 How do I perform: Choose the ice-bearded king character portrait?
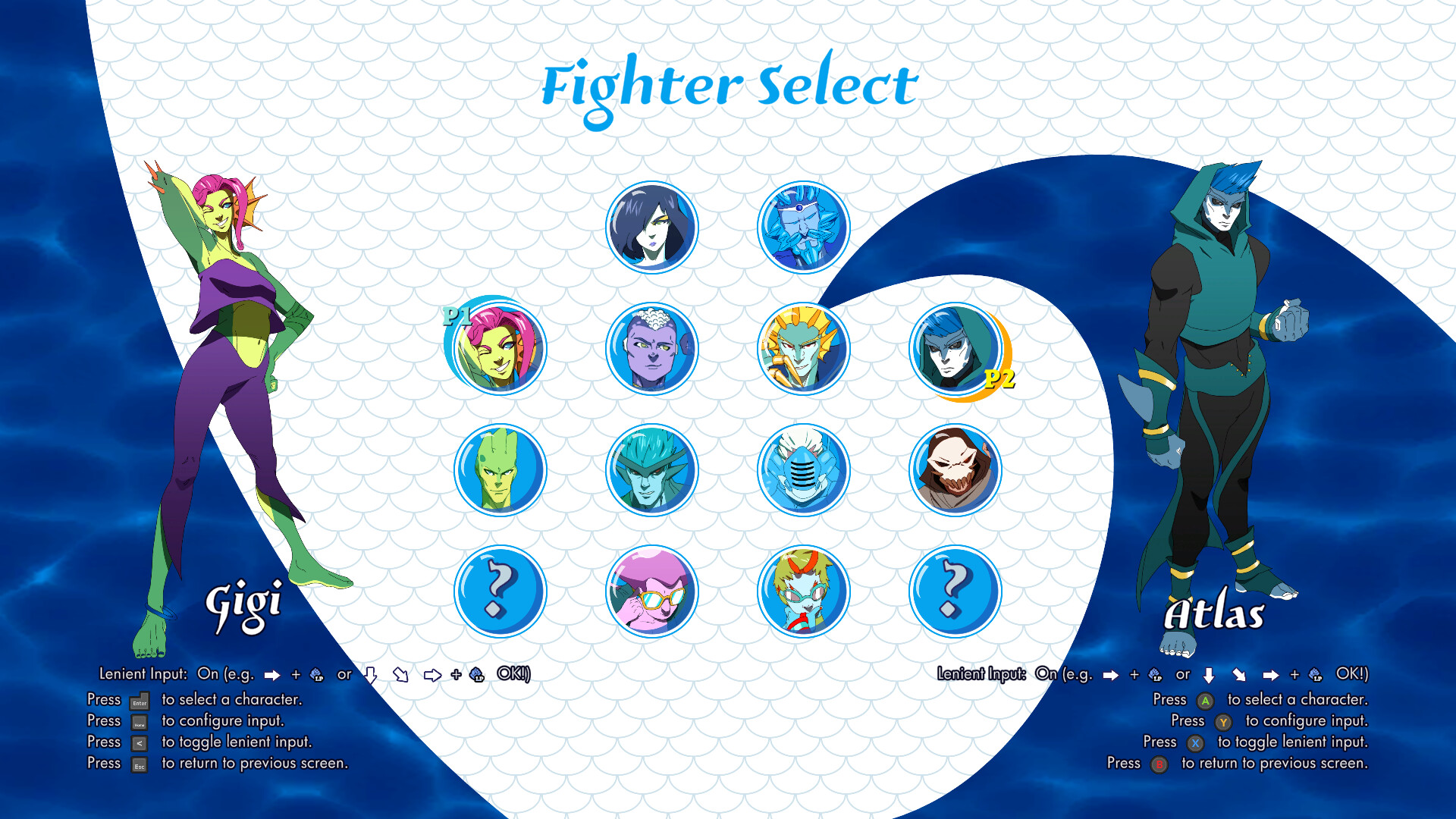[x=804, y=227]
